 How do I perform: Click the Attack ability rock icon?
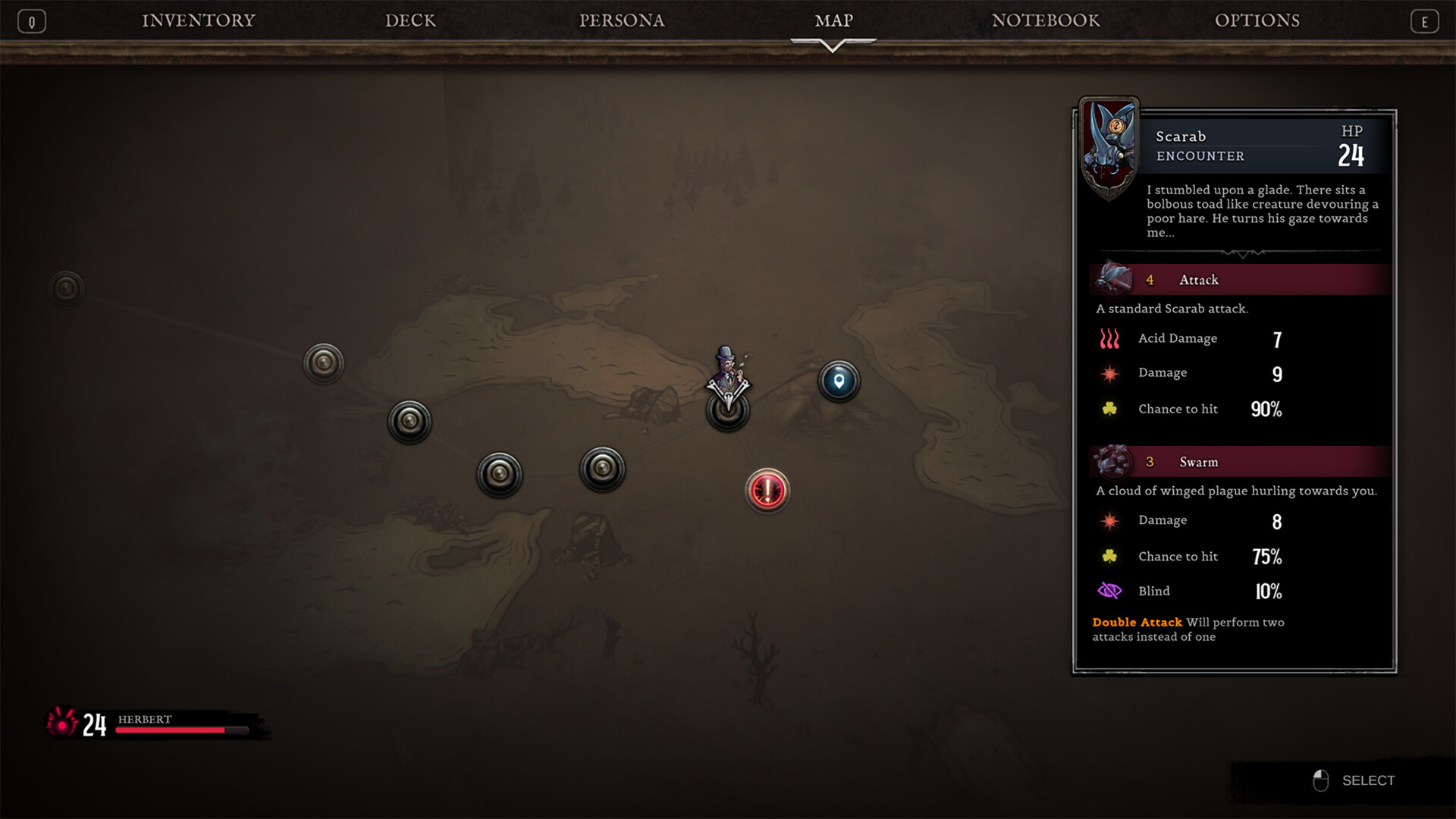(1113, 278)
